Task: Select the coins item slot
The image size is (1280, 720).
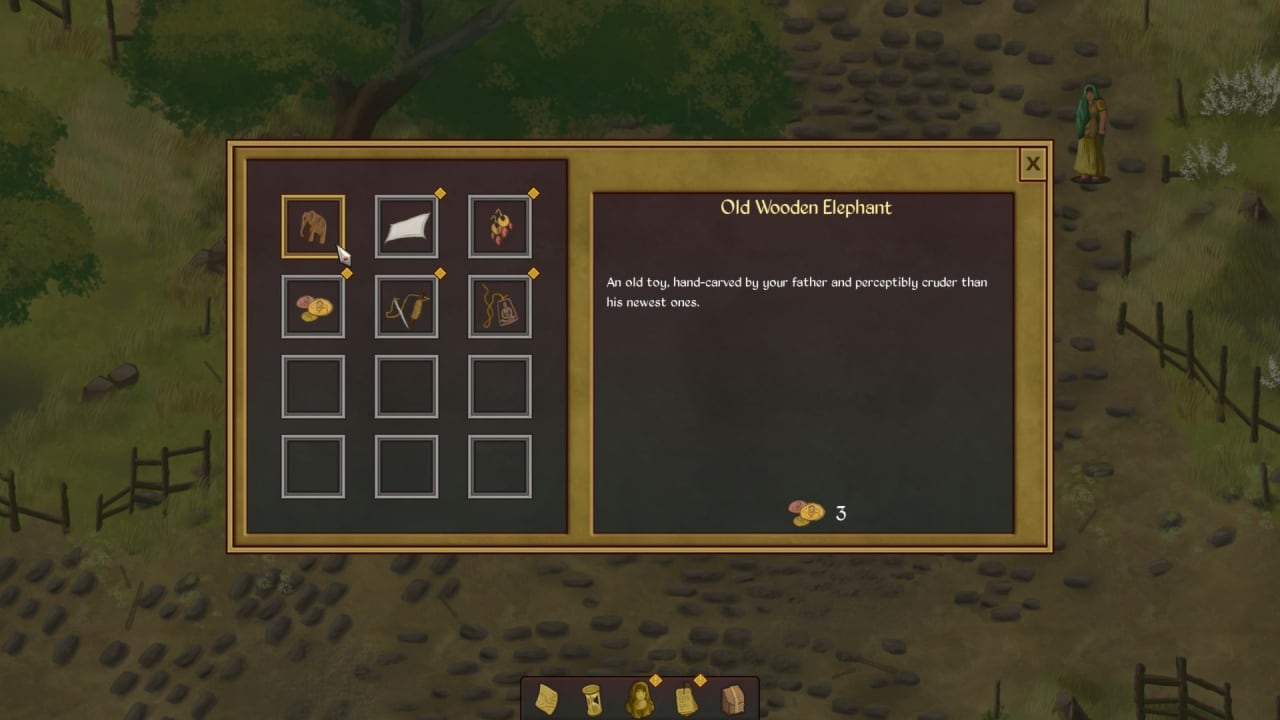Action: pyautogui.click(x=313, y=307)
